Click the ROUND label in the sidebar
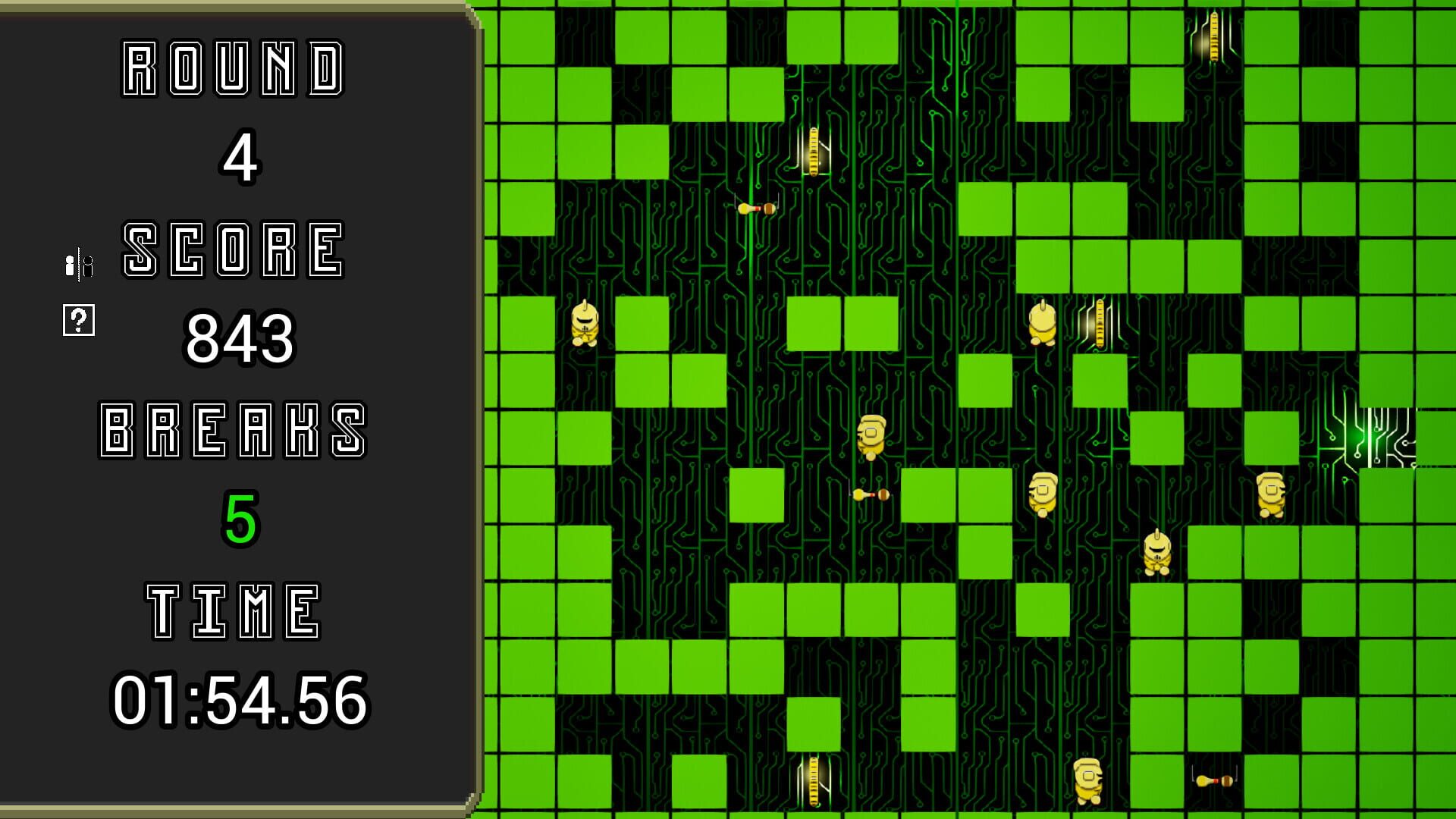 click(x=235, y=68)
